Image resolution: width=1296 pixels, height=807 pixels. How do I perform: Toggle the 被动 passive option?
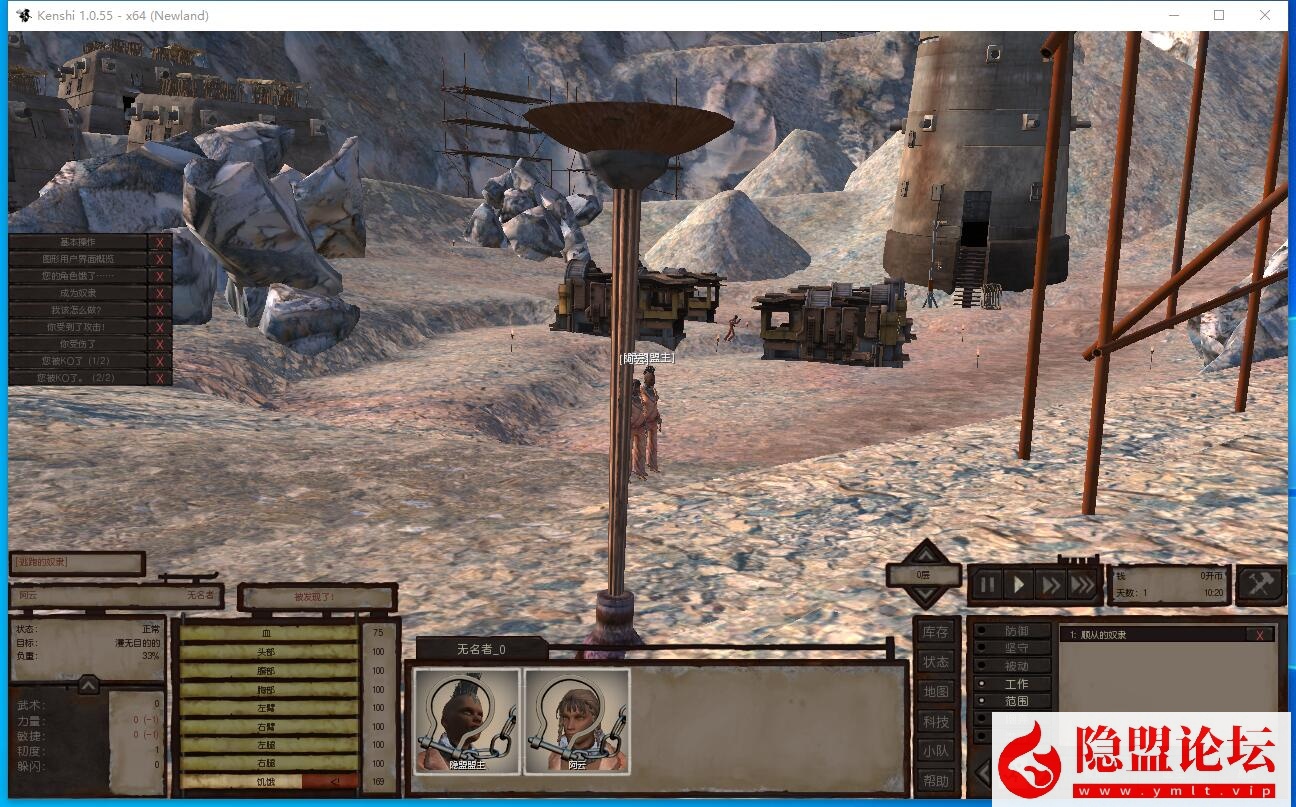click(1014, 666)
